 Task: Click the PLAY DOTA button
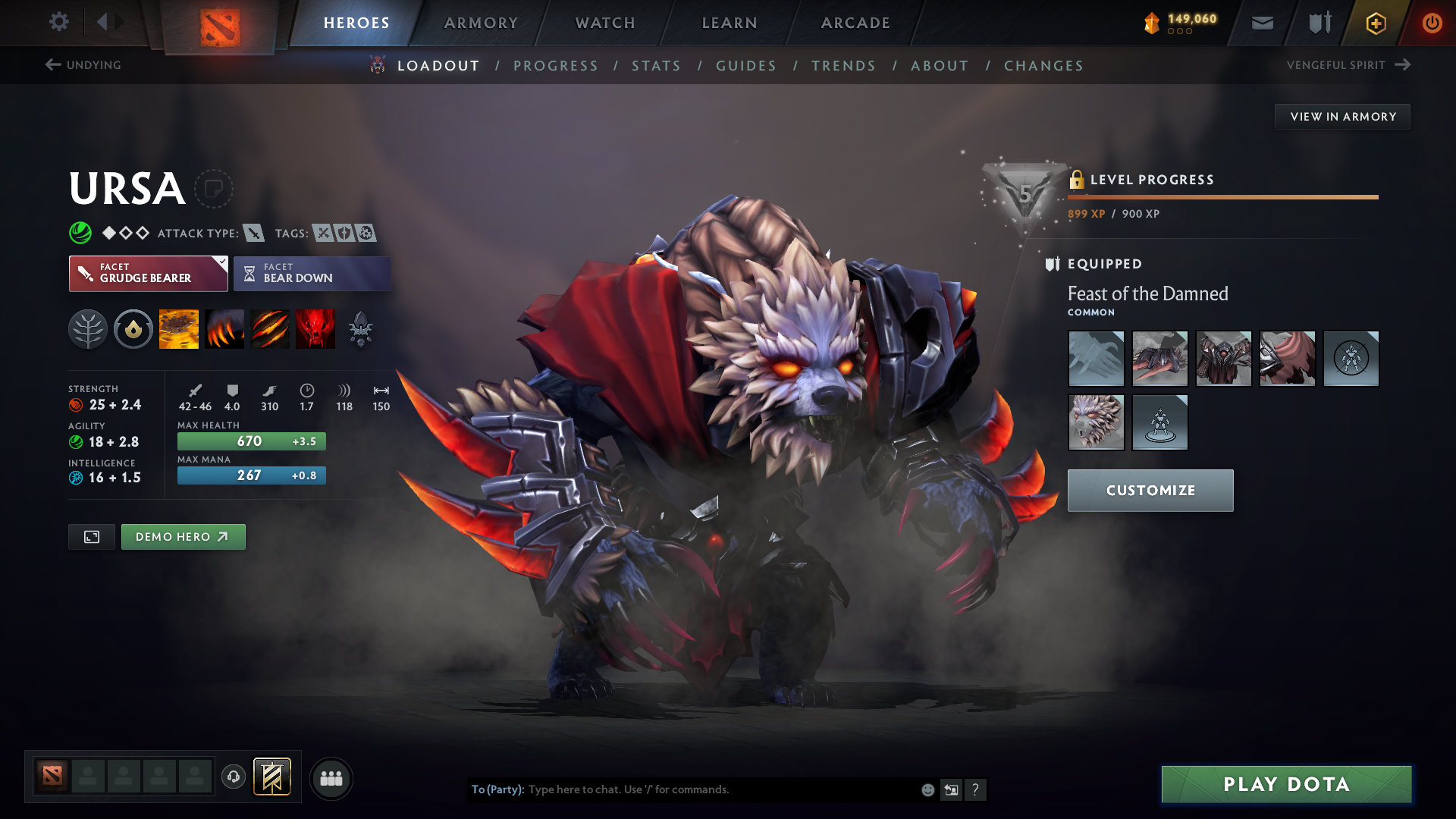coord(1285,784)
